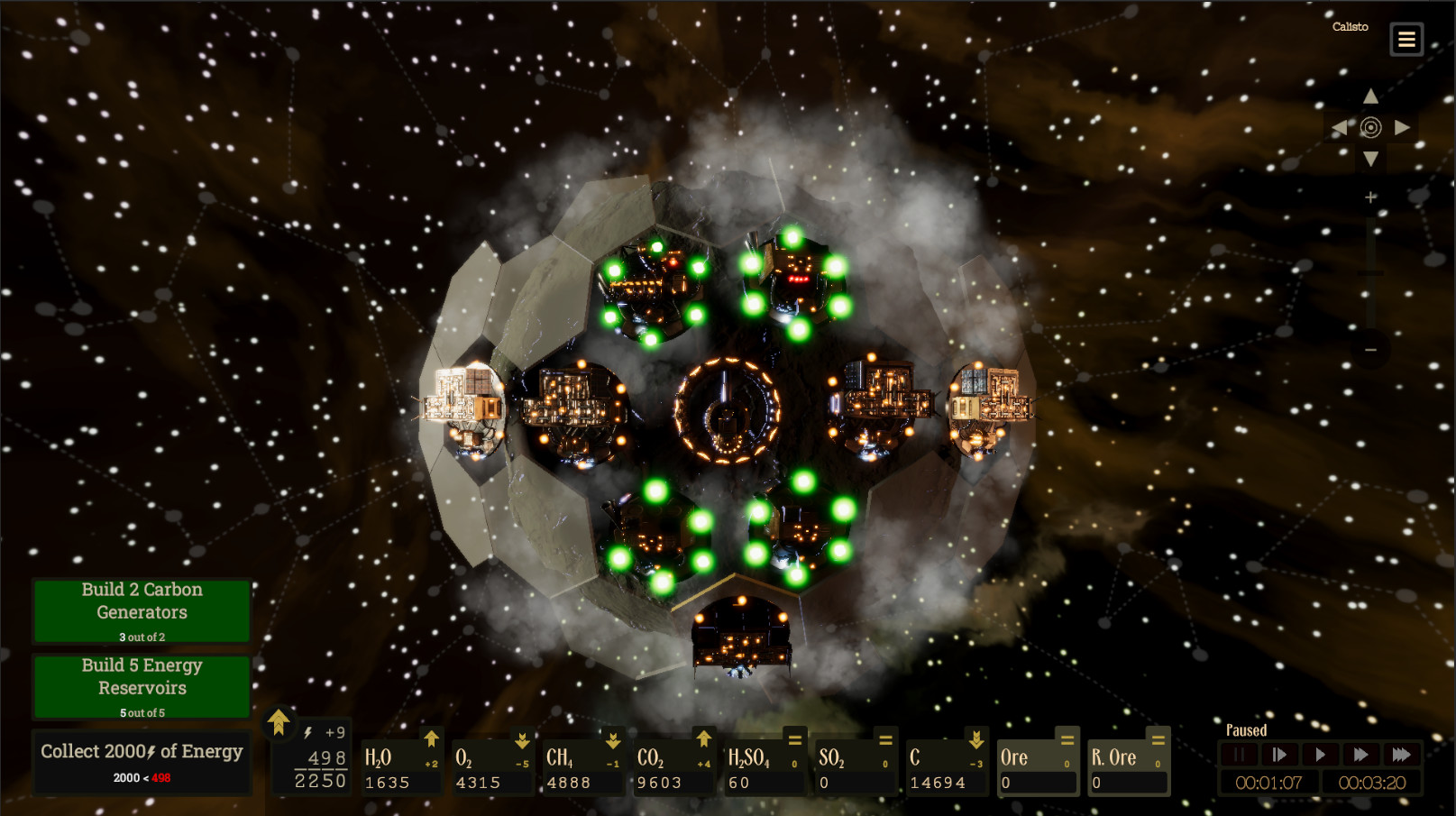This screenshot has width=1456, height=816.
Task: Click the CH4 down-arrow indicator
Action: click(613, 741)
